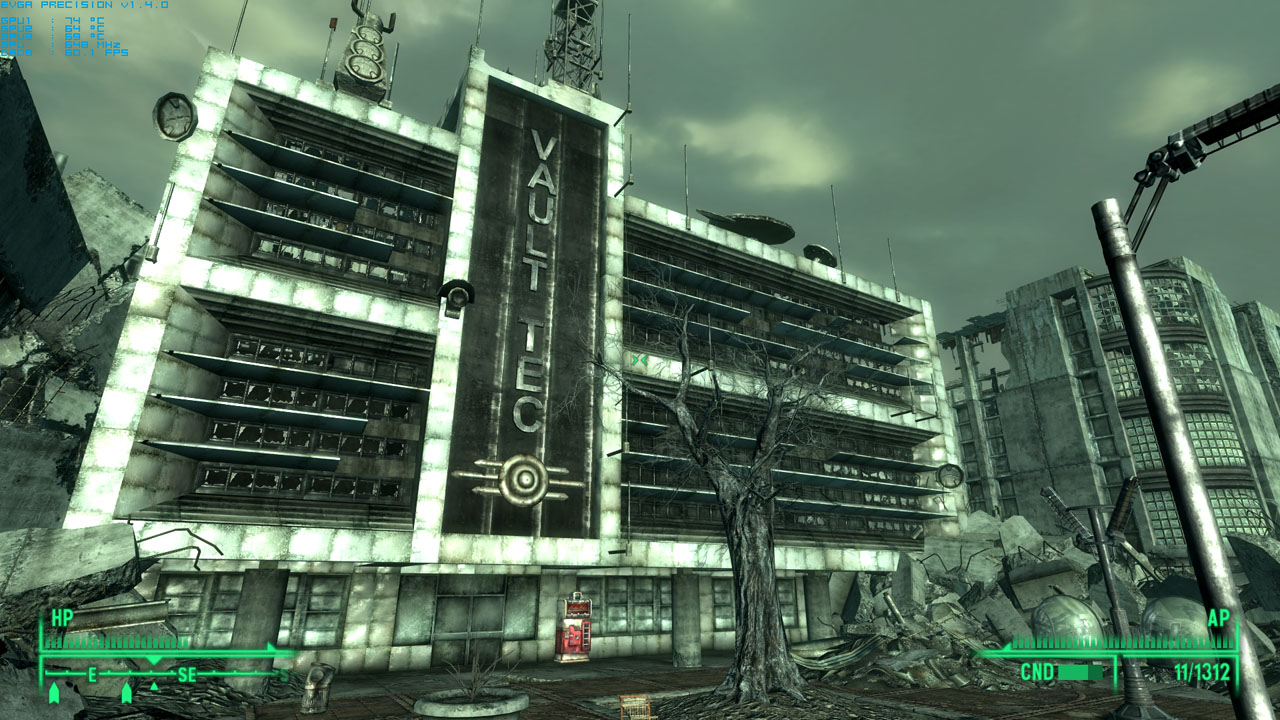Click the S marker at the compass edge
1280x720 pixels.
tap(284, 674)
